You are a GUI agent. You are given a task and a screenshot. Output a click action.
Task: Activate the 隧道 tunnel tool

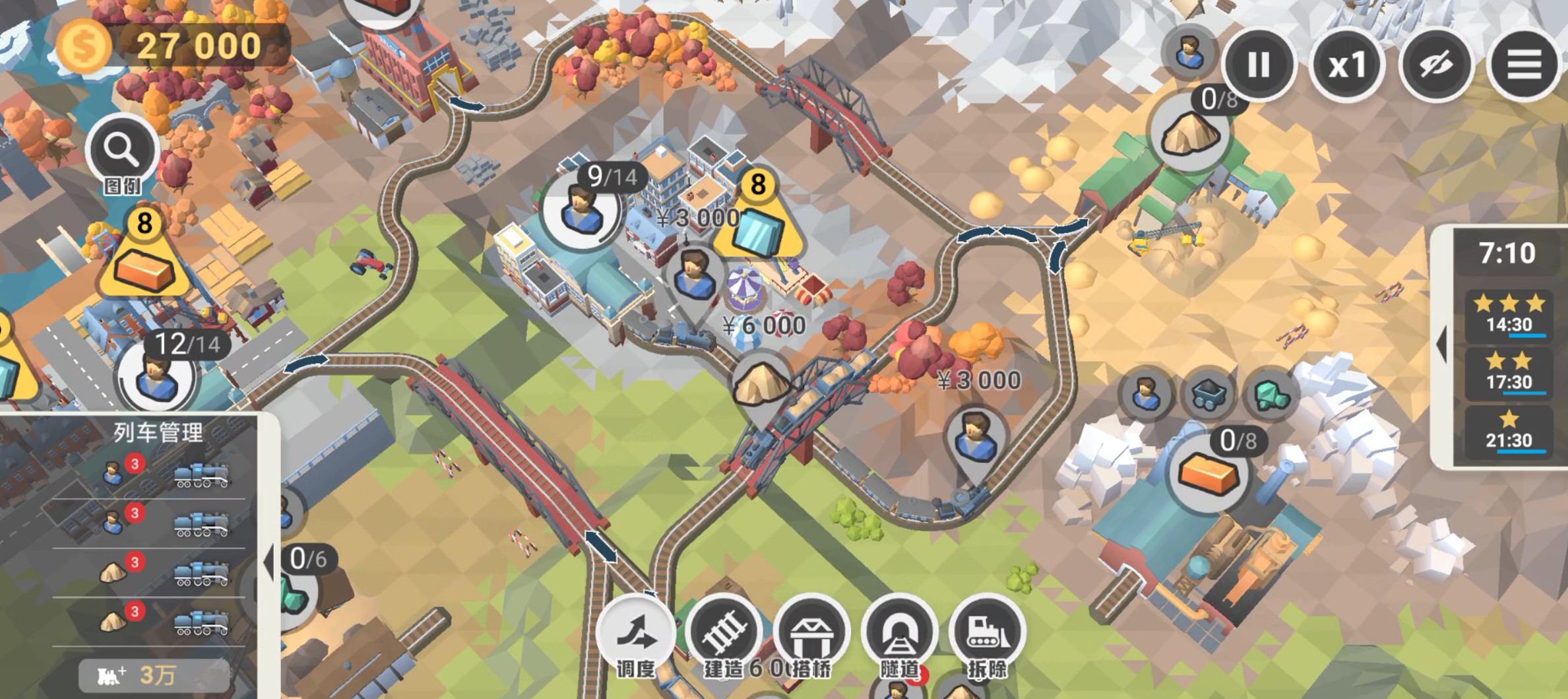click(x=900, y=634)
